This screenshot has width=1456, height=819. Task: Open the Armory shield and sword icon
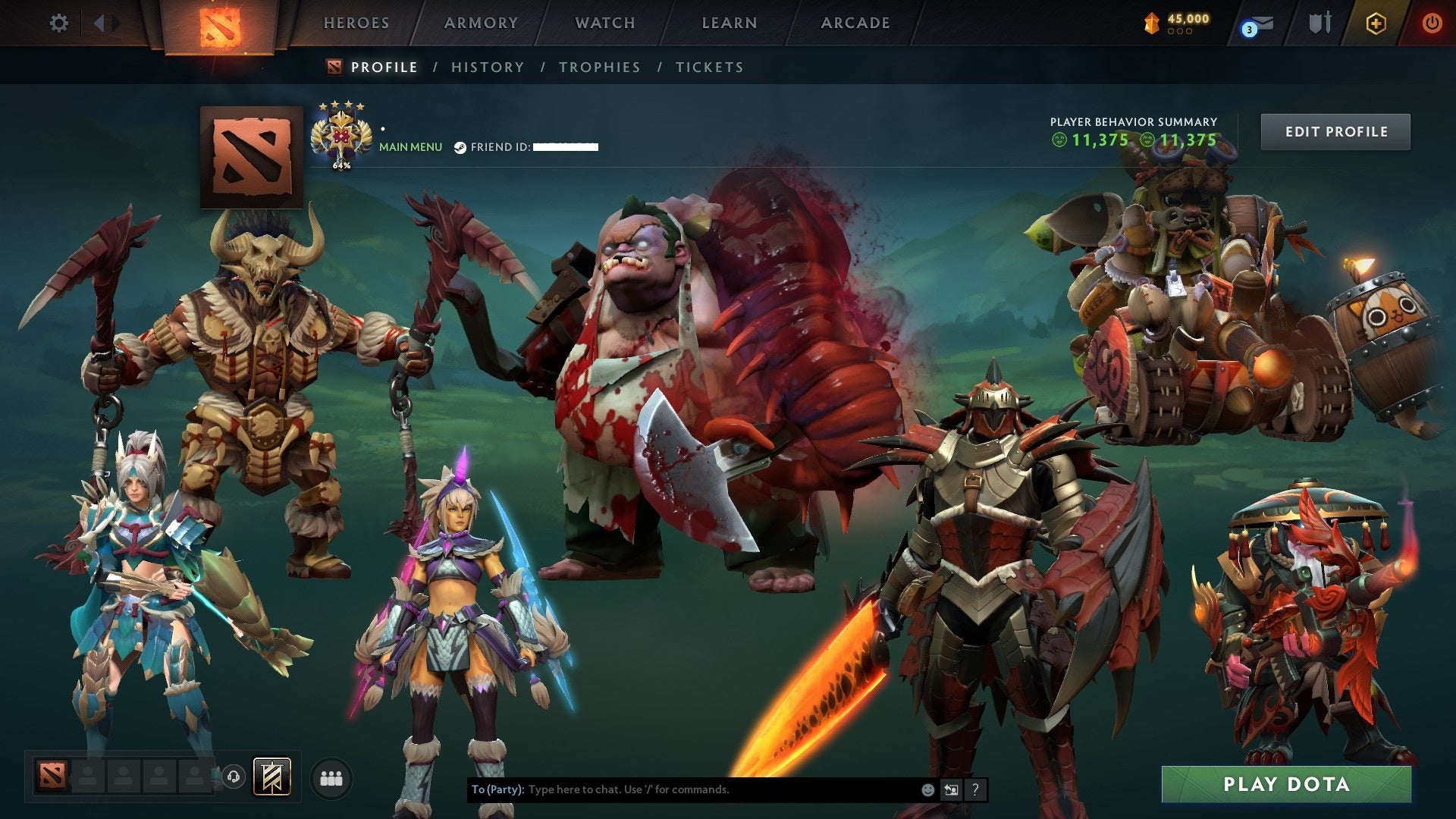pos(1319,23)
